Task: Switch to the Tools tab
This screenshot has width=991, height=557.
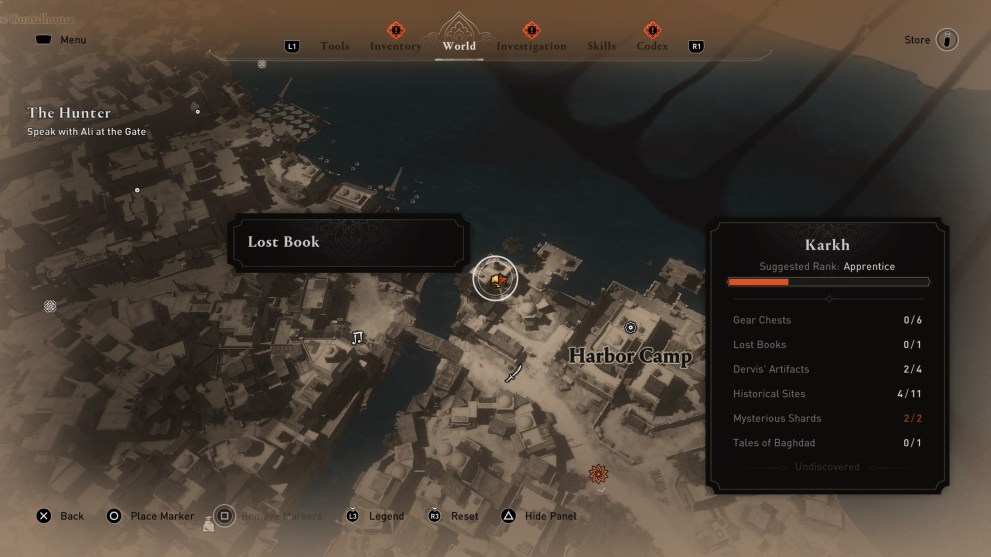Action: [335, 46]
